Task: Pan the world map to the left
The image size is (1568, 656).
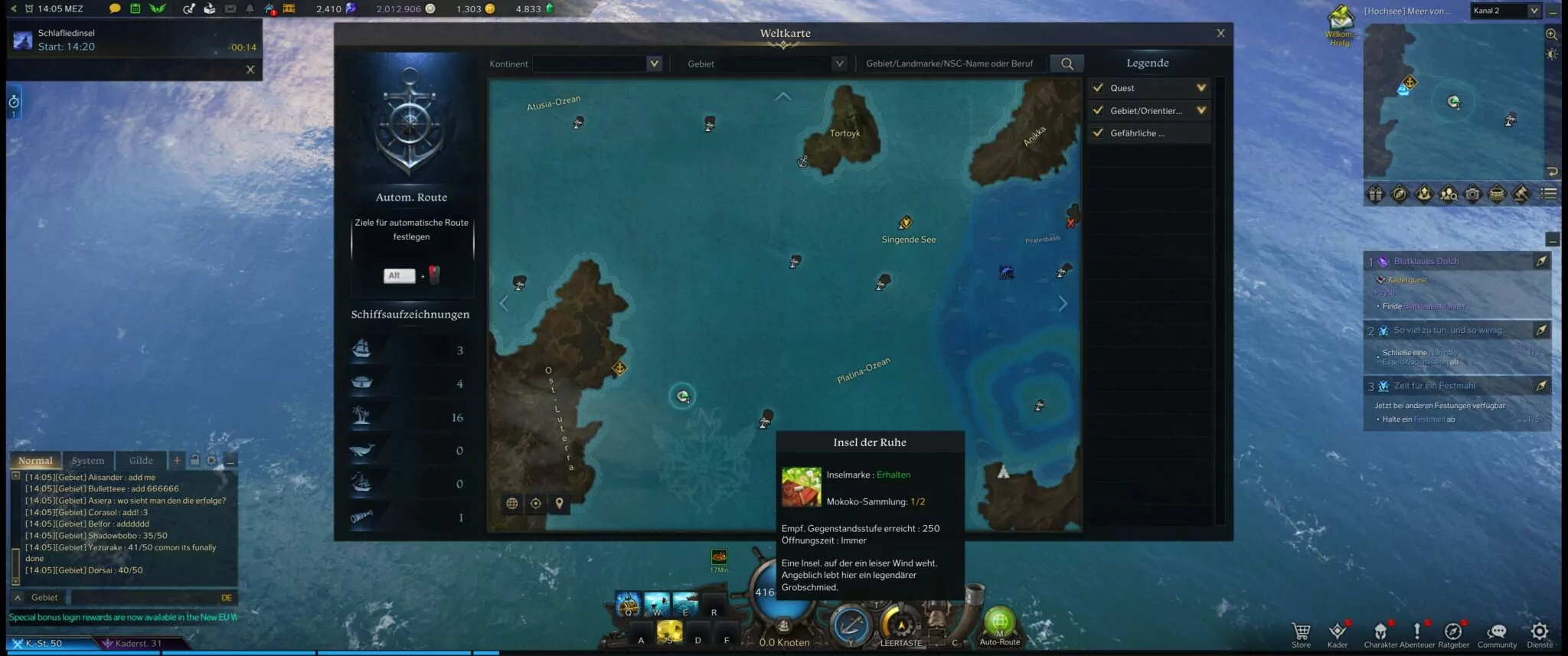Action: coord(504,304)
